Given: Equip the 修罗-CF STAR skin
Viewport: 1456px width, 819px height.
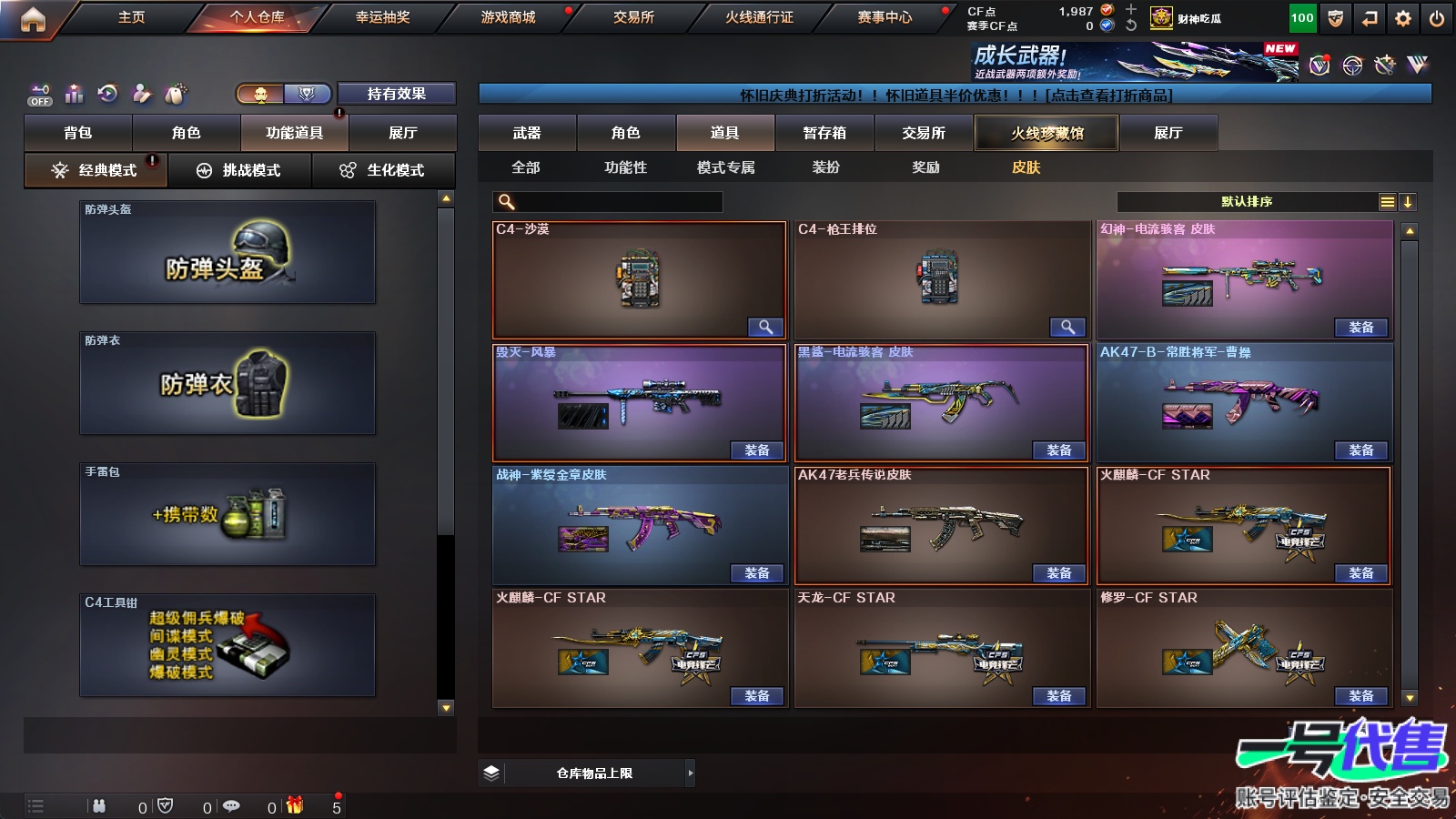Looking at the screenshot, I should pos(1361,696).
